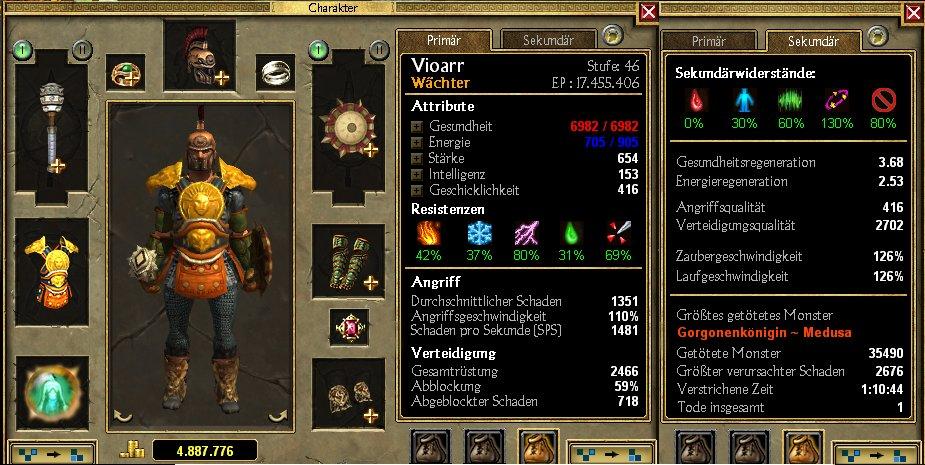
Task: Expand the Intelligenz attribute plus box
Action: click(x=416, y=174)
